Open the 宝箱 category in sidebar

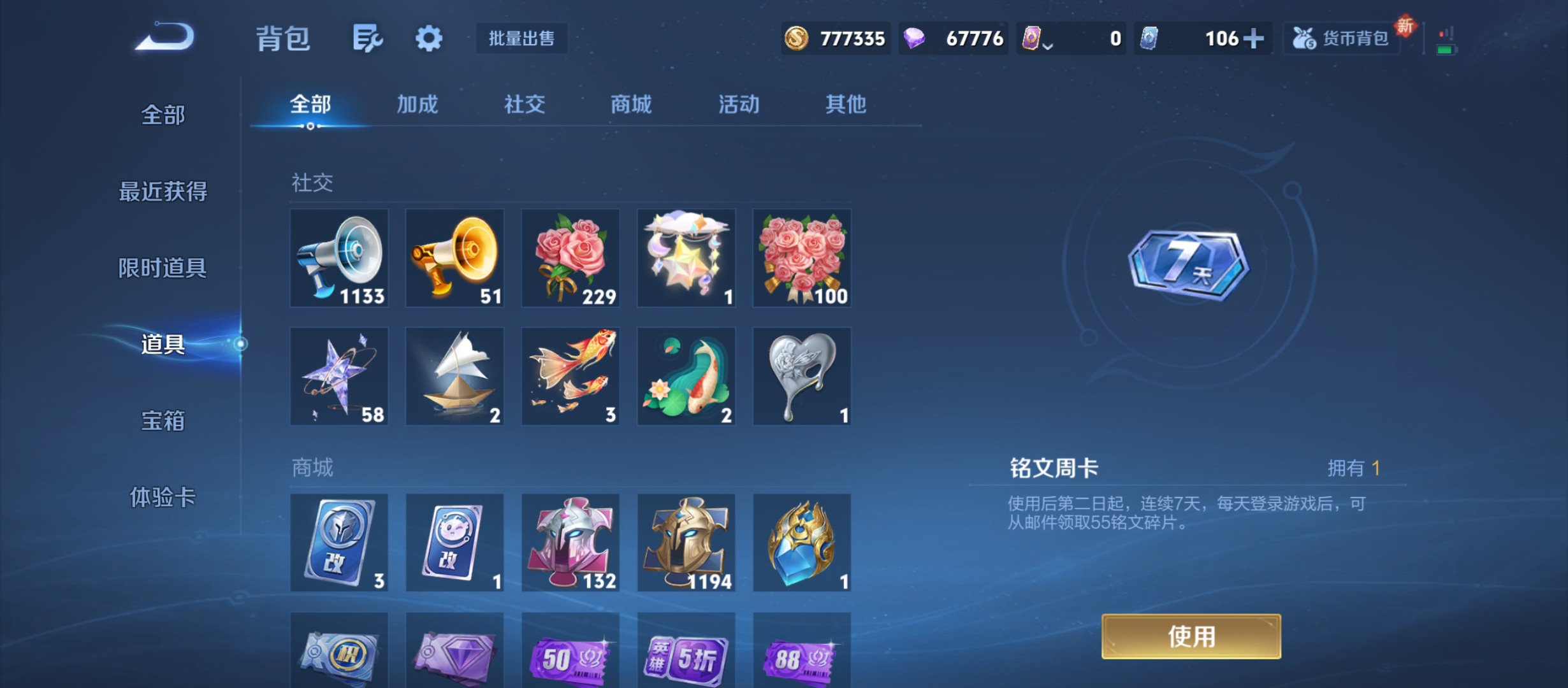click(163, 422)
